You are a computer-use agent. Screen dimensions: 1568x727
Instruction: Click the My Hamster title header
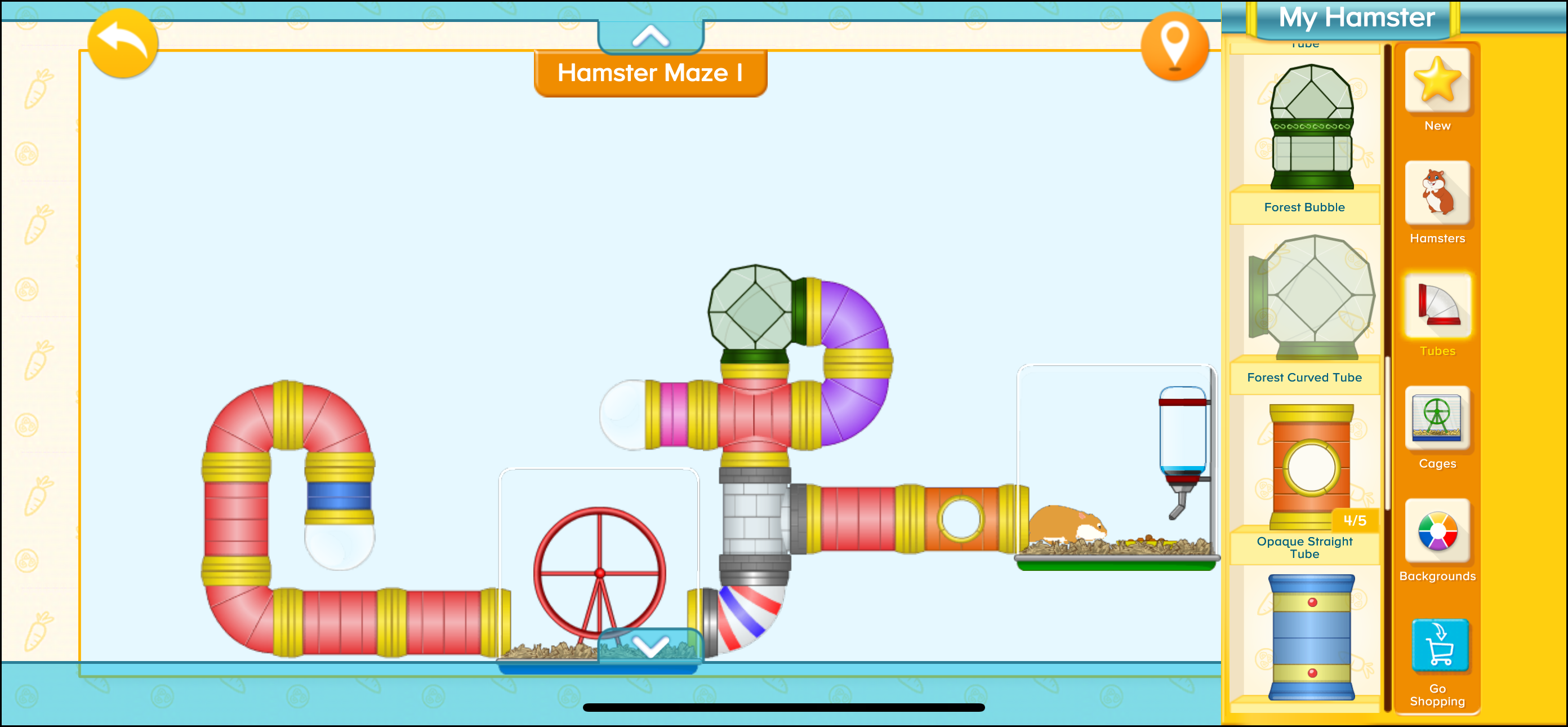tap(1357, 18)
